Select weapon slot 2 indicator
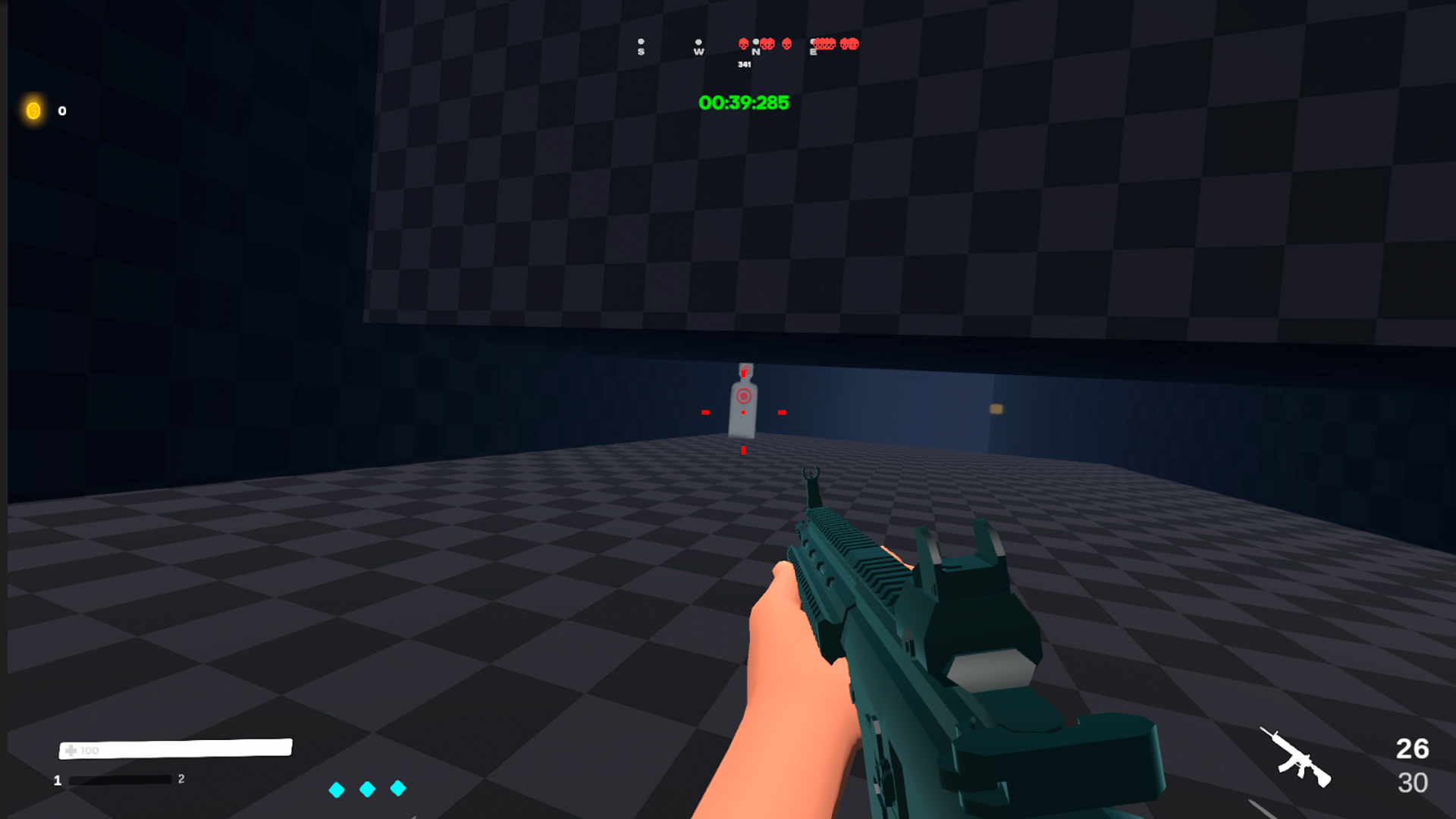1456x819 pixels. [x=180, y=778]
